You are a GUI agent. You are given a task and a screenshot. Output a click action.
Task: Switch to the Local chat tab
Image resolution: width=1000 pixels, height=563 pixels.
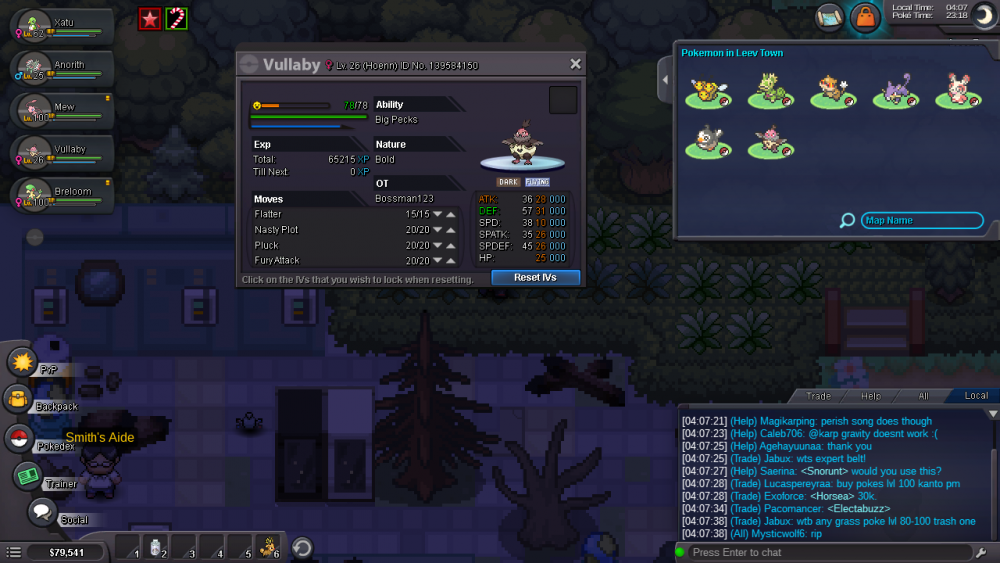pos(976,396)
